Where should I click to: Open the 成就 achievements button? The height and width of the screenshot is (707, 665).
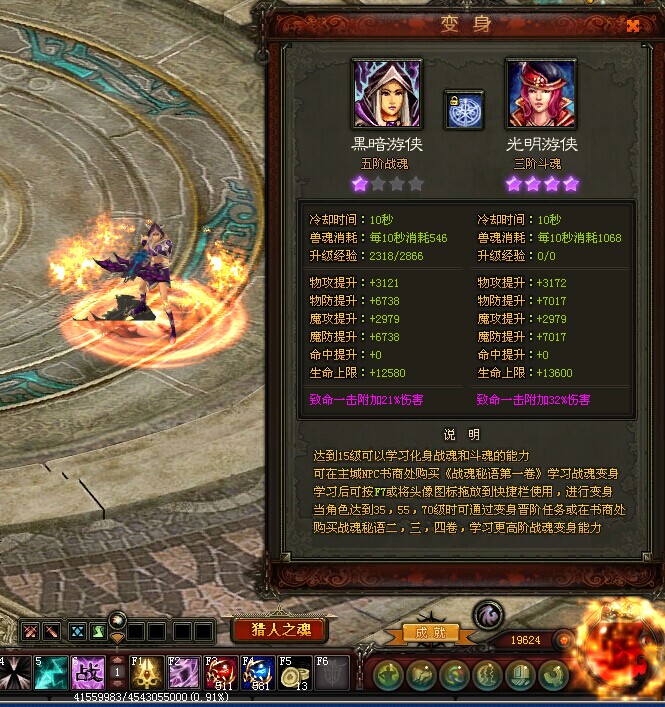[x=430, y=632]
